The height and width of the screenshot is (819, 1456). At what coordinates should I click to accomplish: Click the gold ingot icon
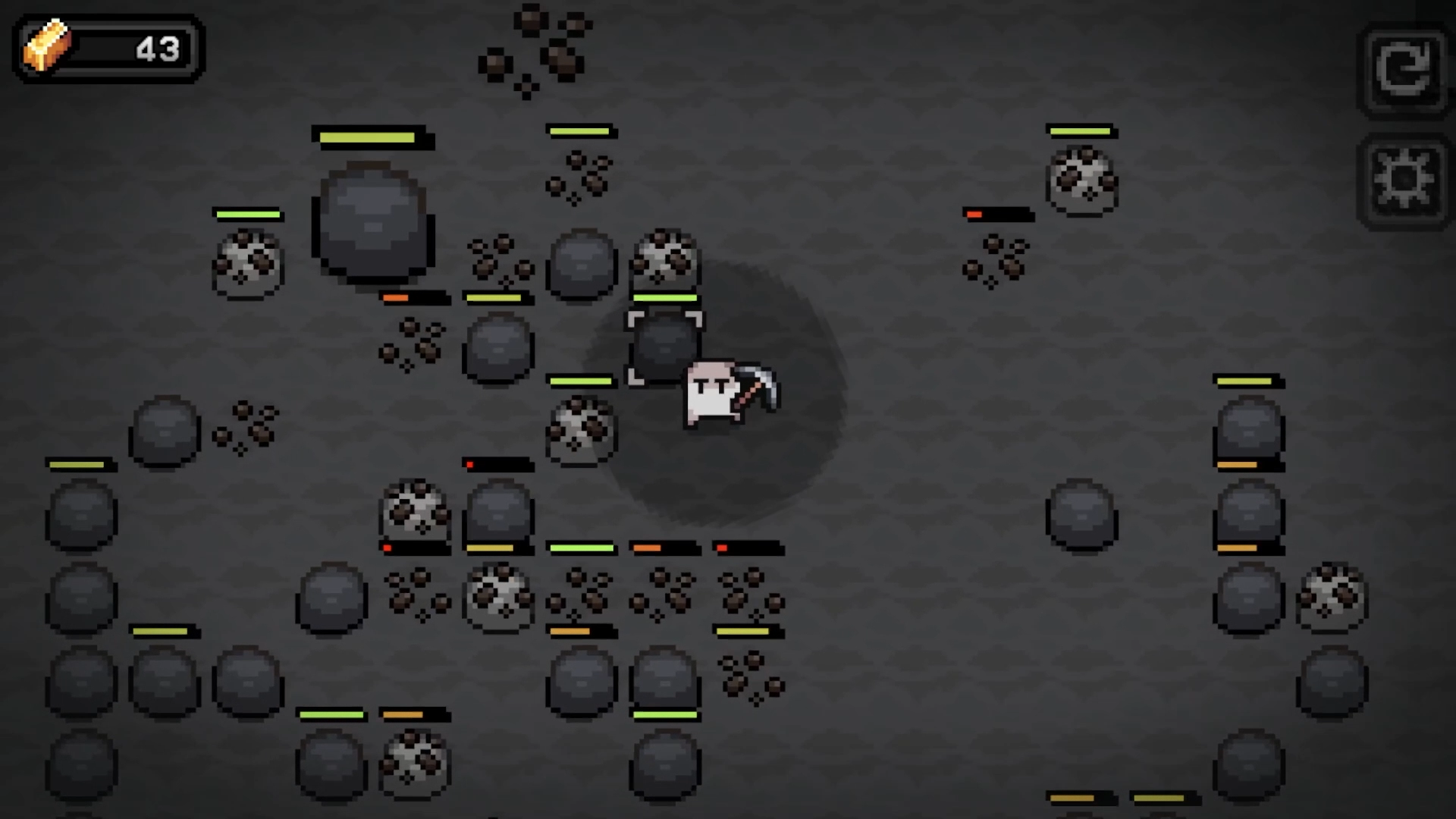(47, 49)
